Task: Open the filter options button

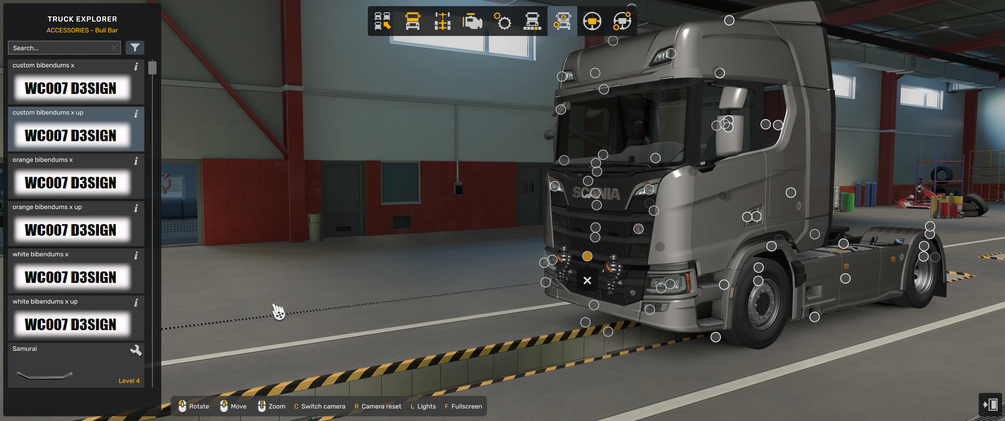Action: 135,48
